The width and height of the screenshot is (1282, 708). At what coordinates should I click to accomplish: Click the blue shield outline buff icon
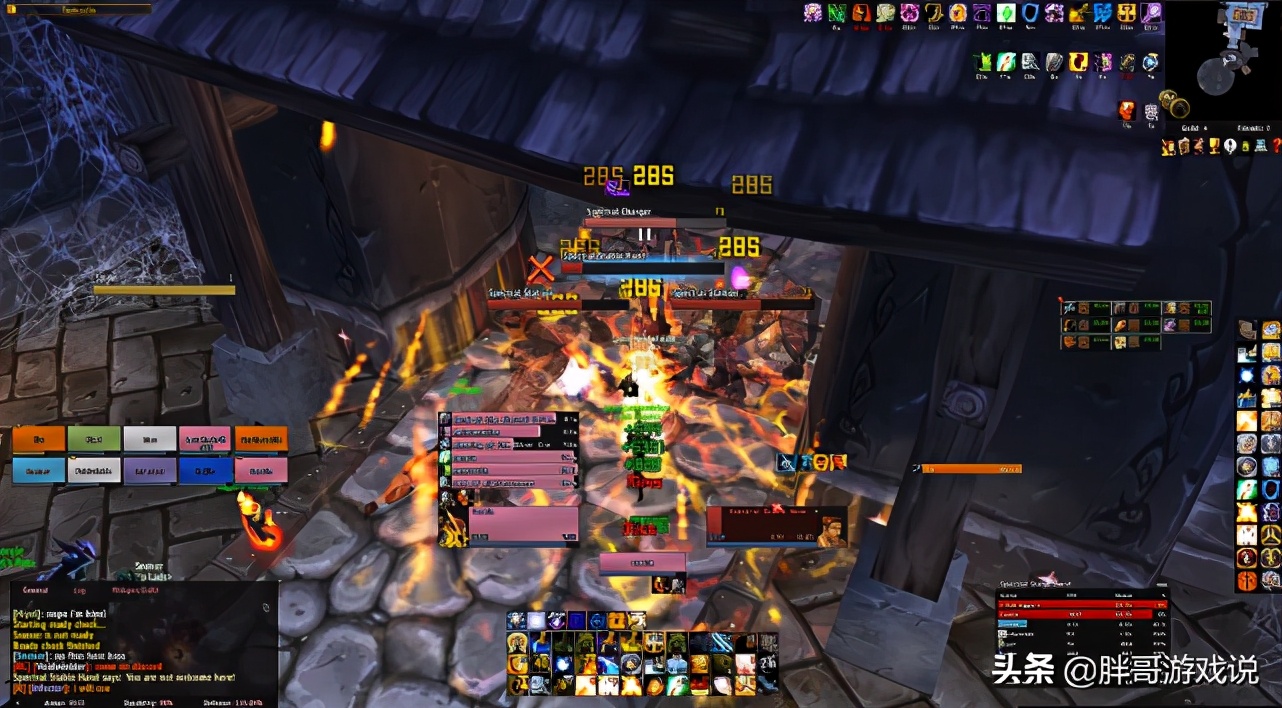1031,13
